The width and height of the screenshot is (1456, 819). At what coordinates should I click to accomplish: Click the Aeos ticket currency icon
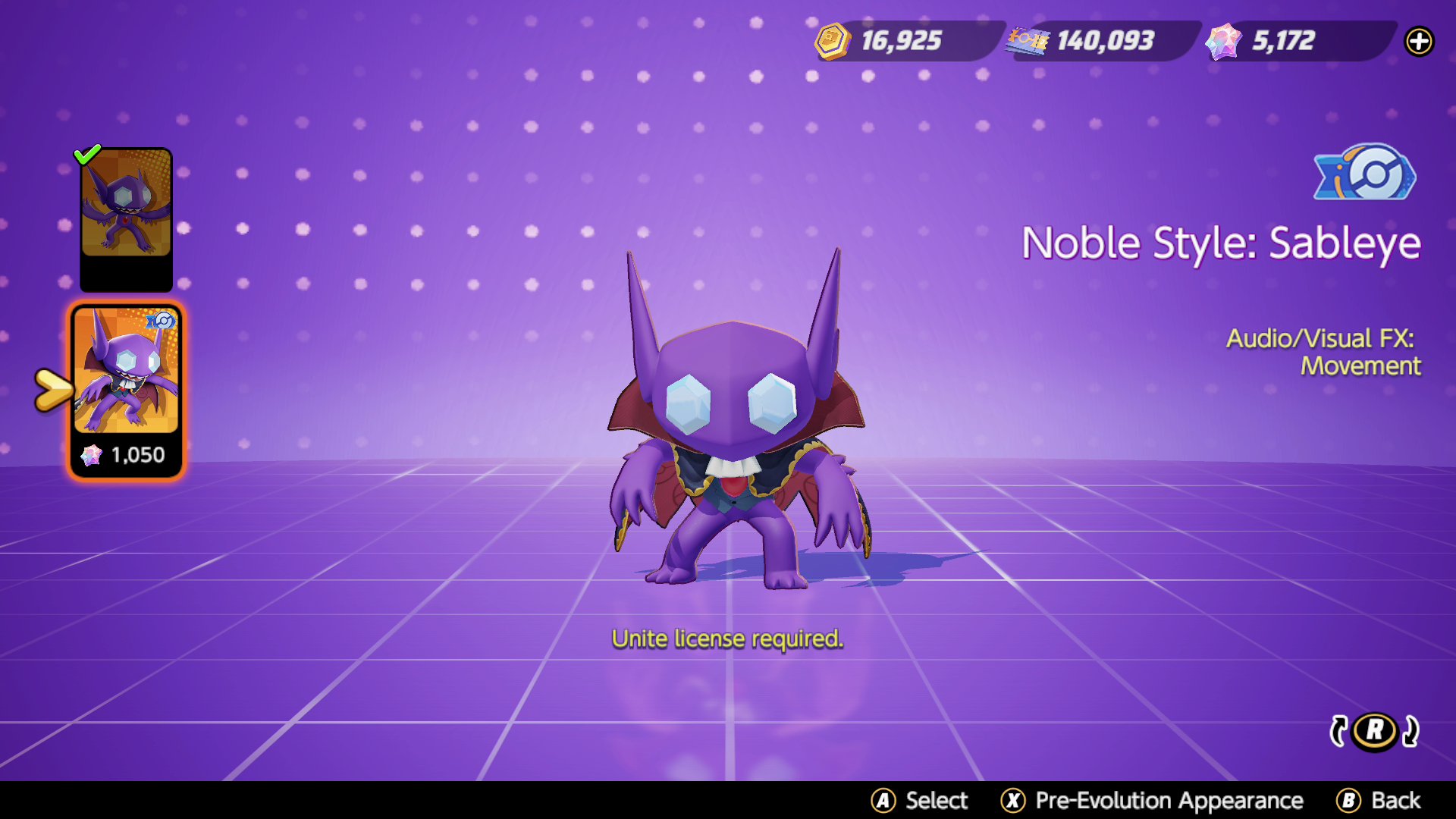pos(1028,41)
